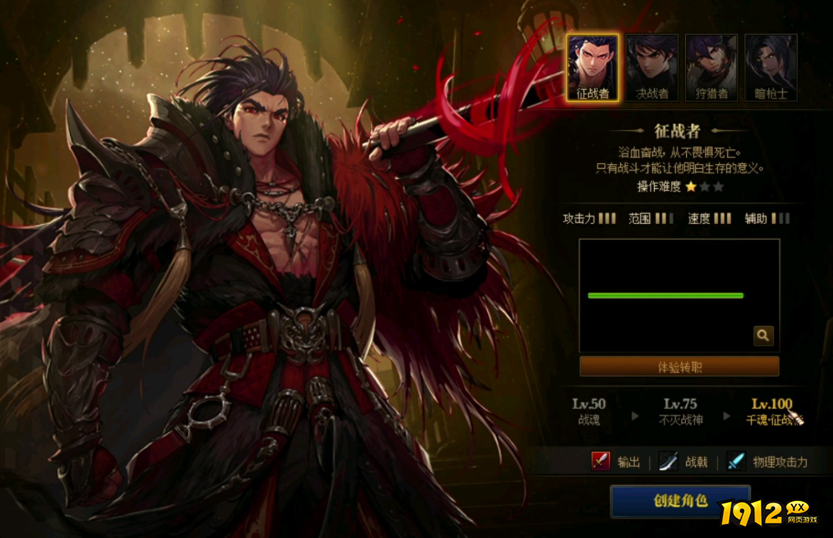Pick the 狩猎者 class portrait
Screen dimensions: 833x538
tap(711, 67)
